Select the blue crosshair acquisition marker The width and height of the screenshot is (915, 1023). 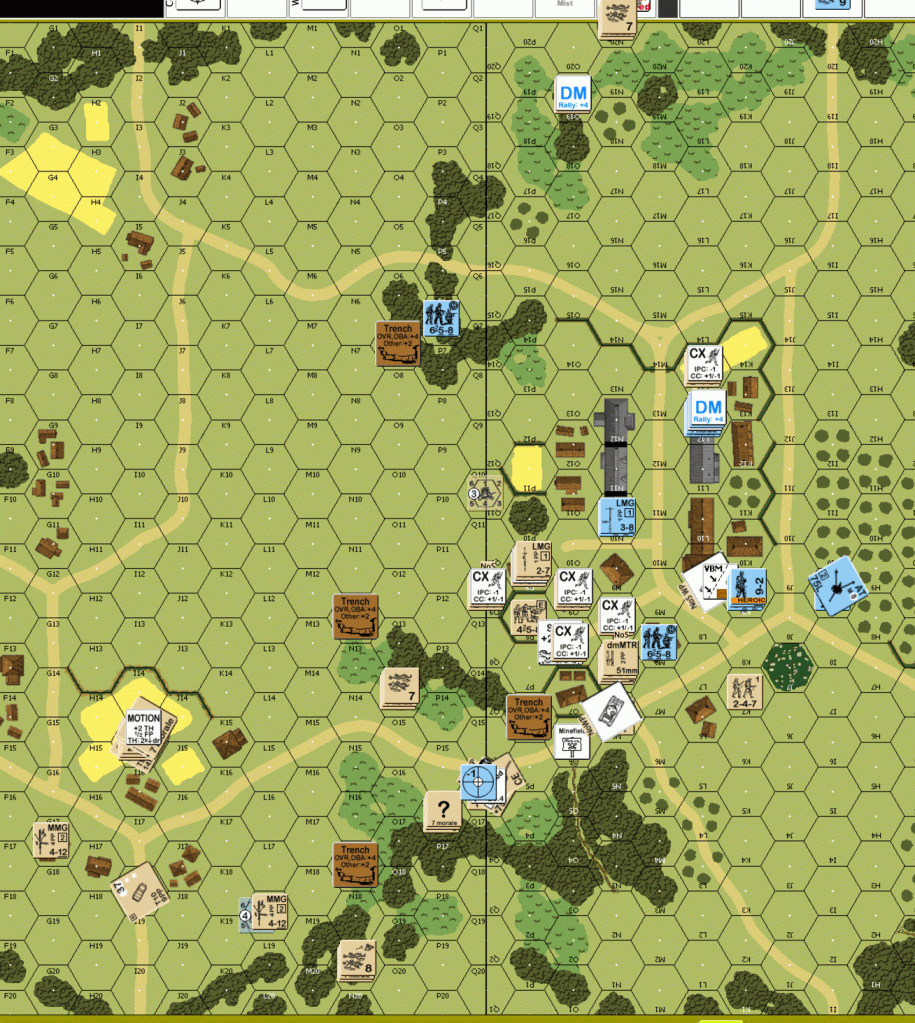[x=479, y=781]
